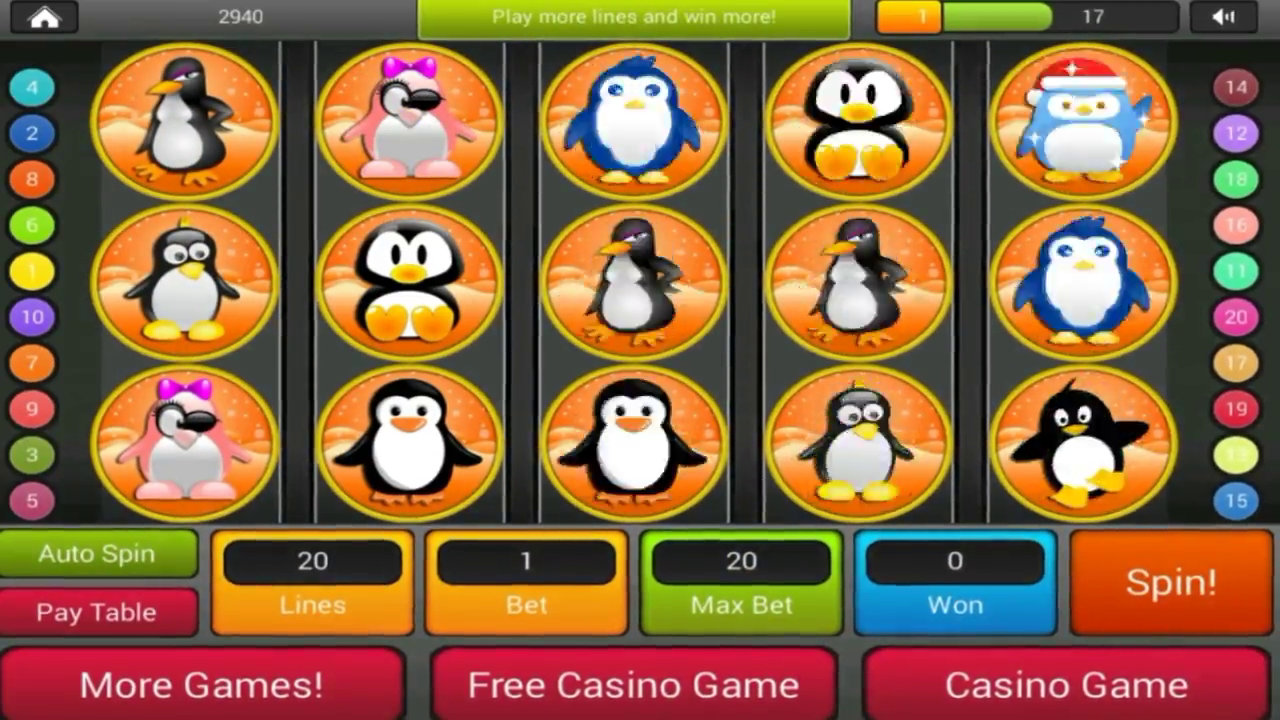Select payline 15 at the bottom right

click(1234, 501)
